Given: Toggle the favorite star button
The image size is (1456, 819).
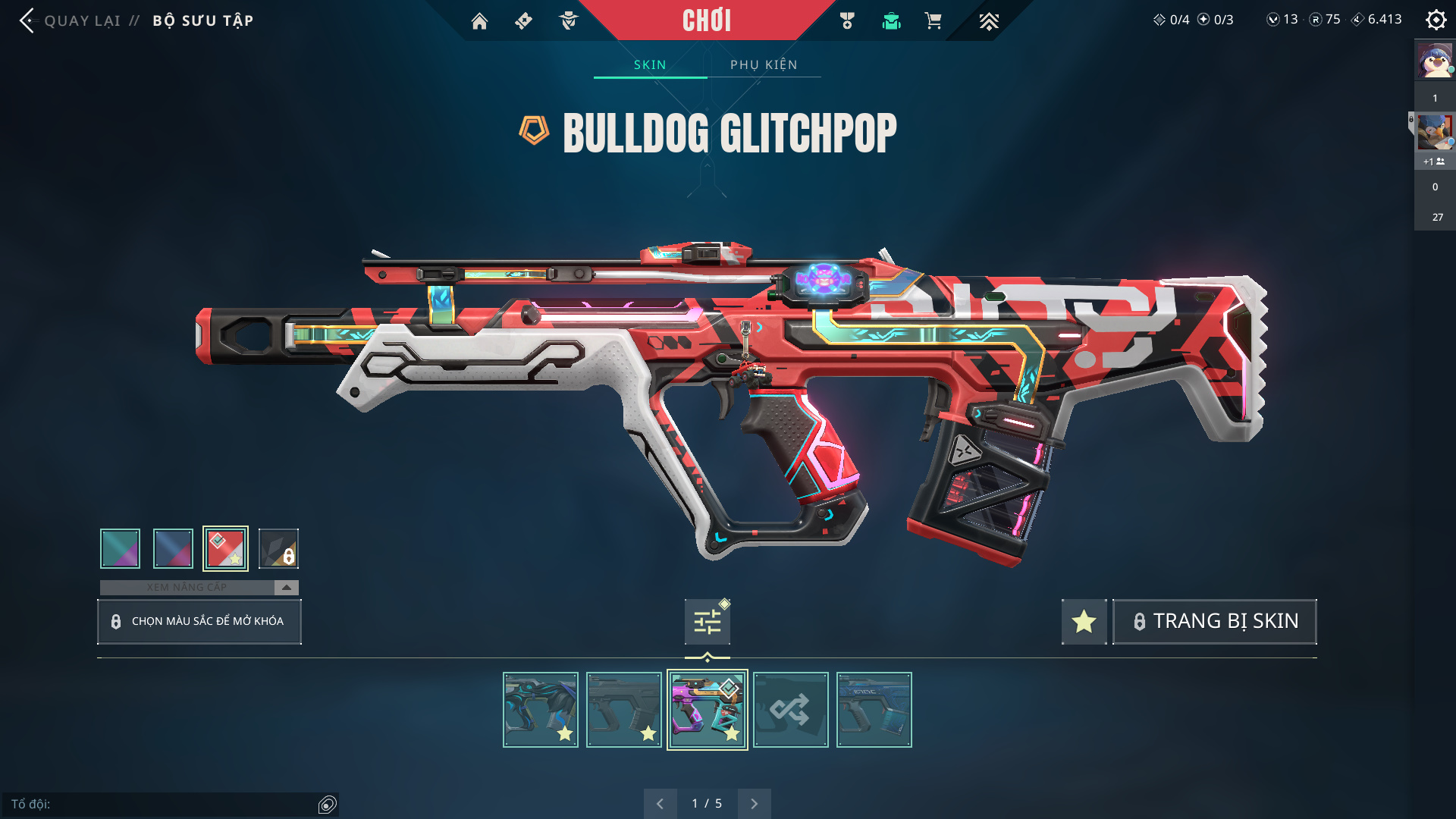Looking at the screenshot, I should coord(1084,622).
